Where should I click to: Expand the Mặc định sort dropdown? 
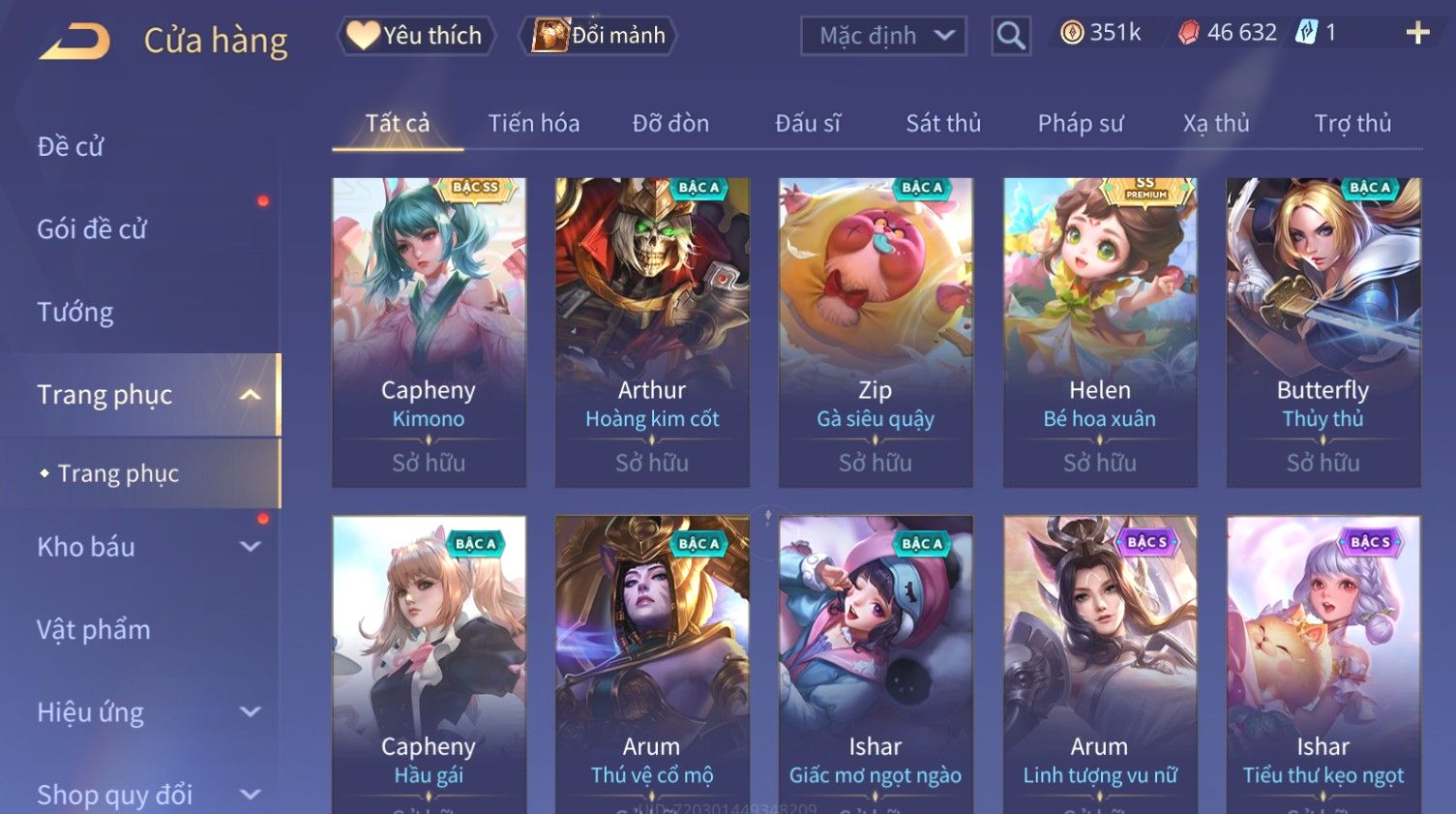[883, 36]
